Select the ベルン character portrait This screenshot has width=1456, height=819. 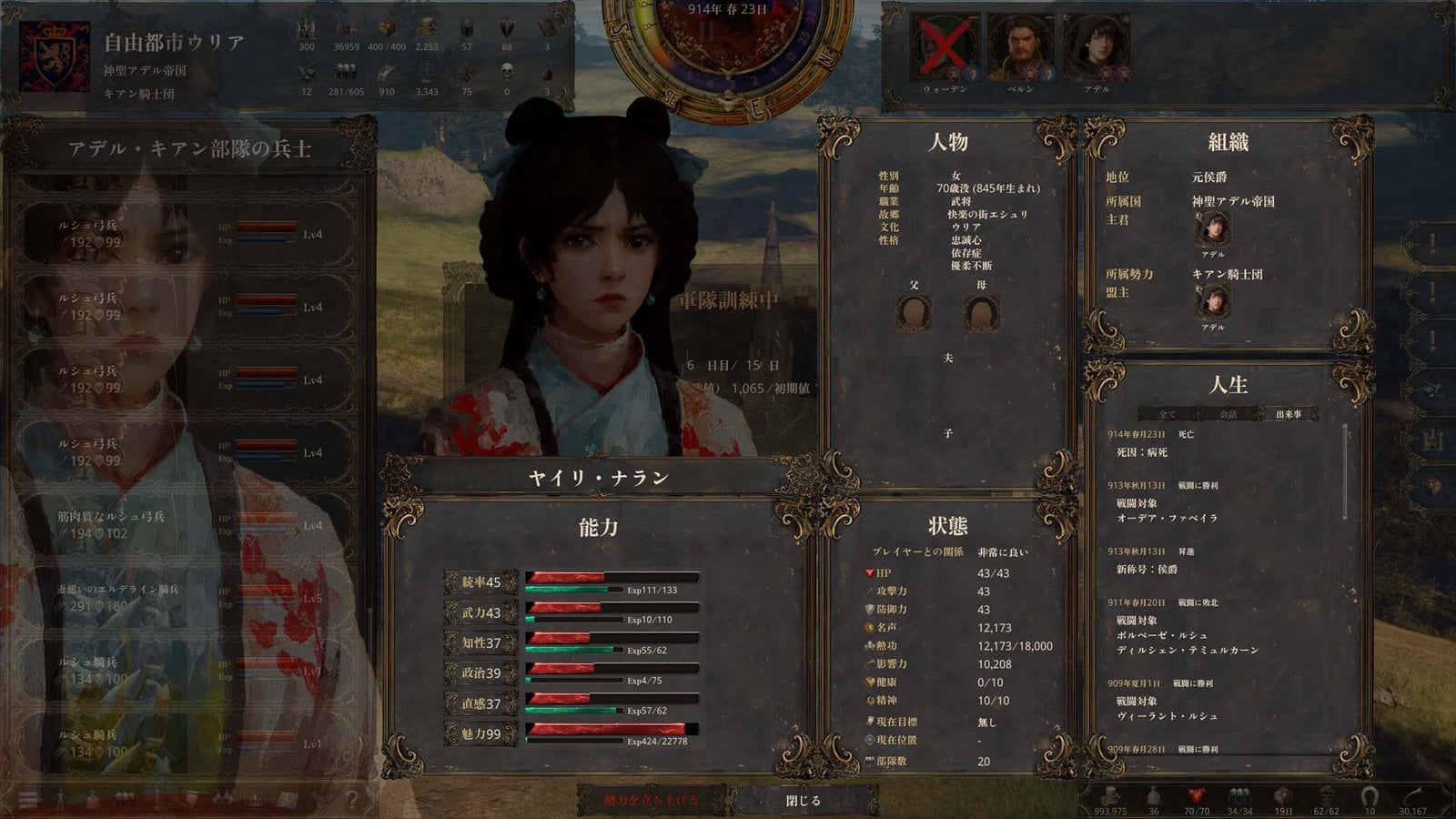tap(1020, 47)
